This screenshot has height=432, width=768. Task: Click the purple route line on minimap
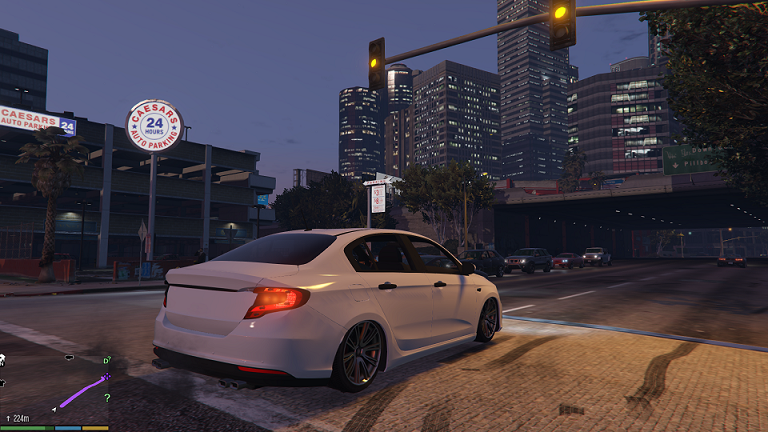click(x=80, y=393)
